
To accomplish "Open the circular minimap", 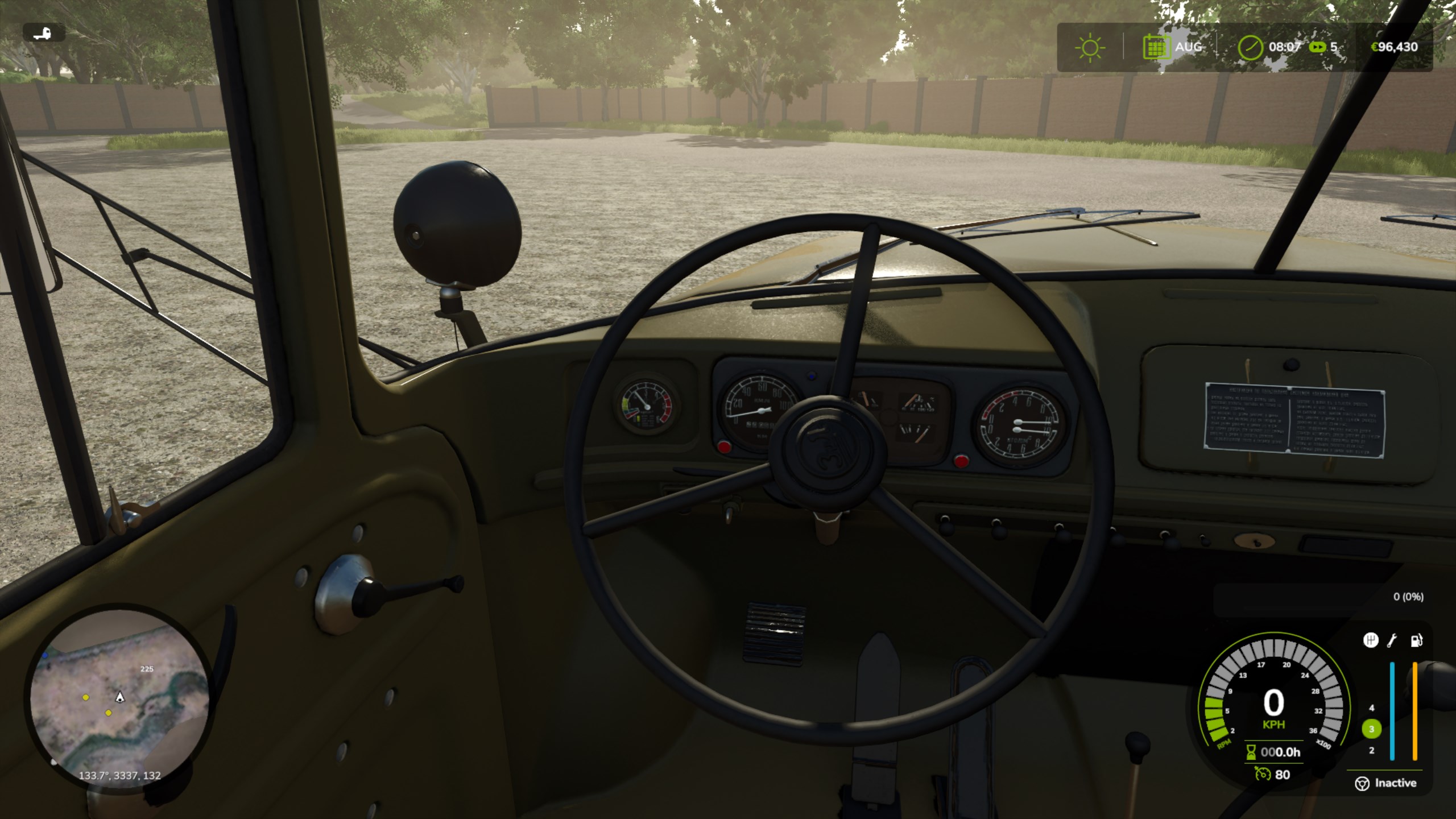I will pyautogui.click(x=119, y=700).
